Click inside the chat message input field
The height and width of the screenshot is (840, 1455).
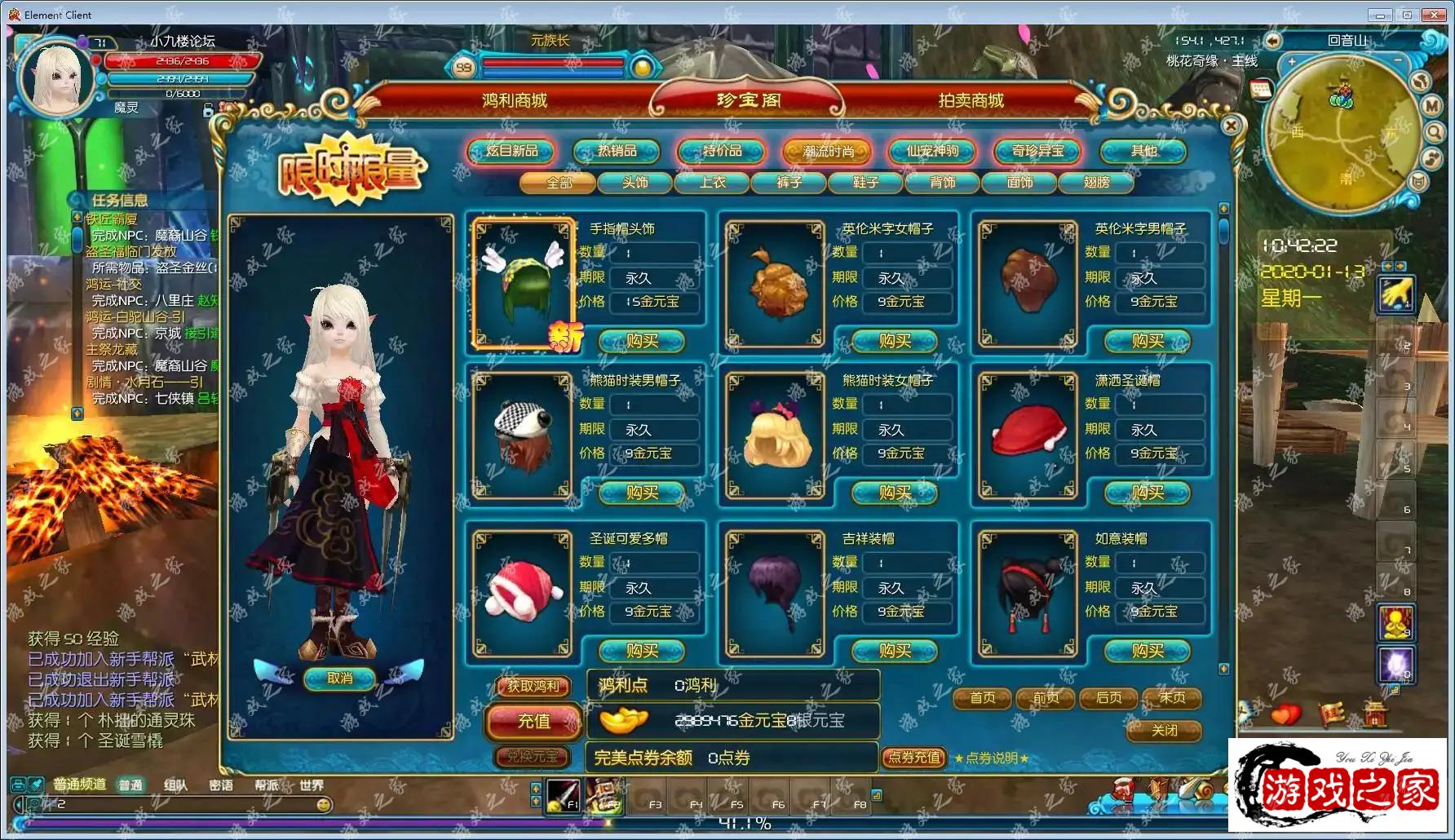(x=163, y=804)
